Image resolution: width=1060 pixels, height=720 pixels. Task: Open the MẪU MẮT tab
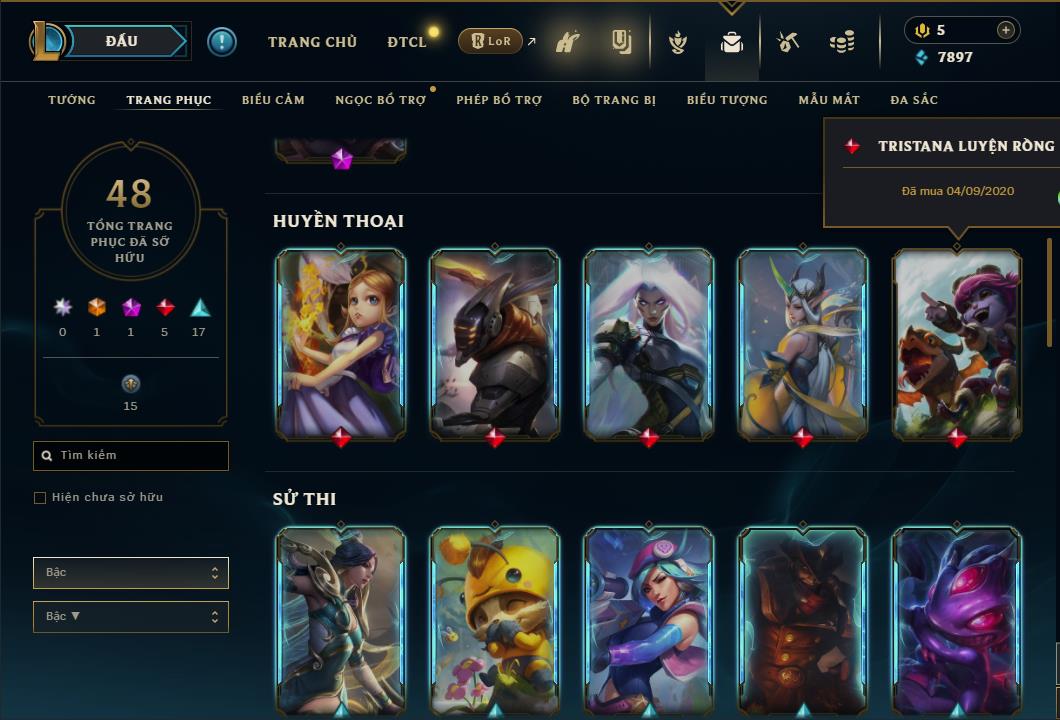point(829,100)
